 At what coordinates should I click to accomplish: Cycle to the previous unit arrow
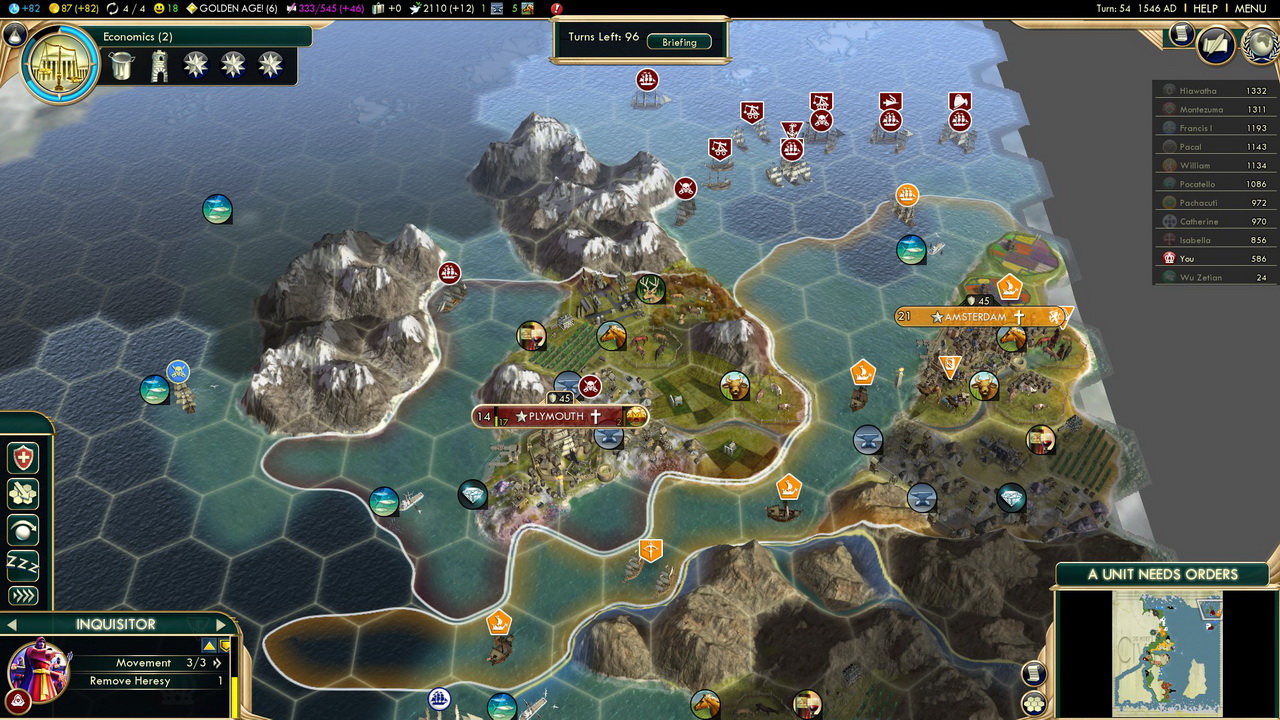[12, 625]
